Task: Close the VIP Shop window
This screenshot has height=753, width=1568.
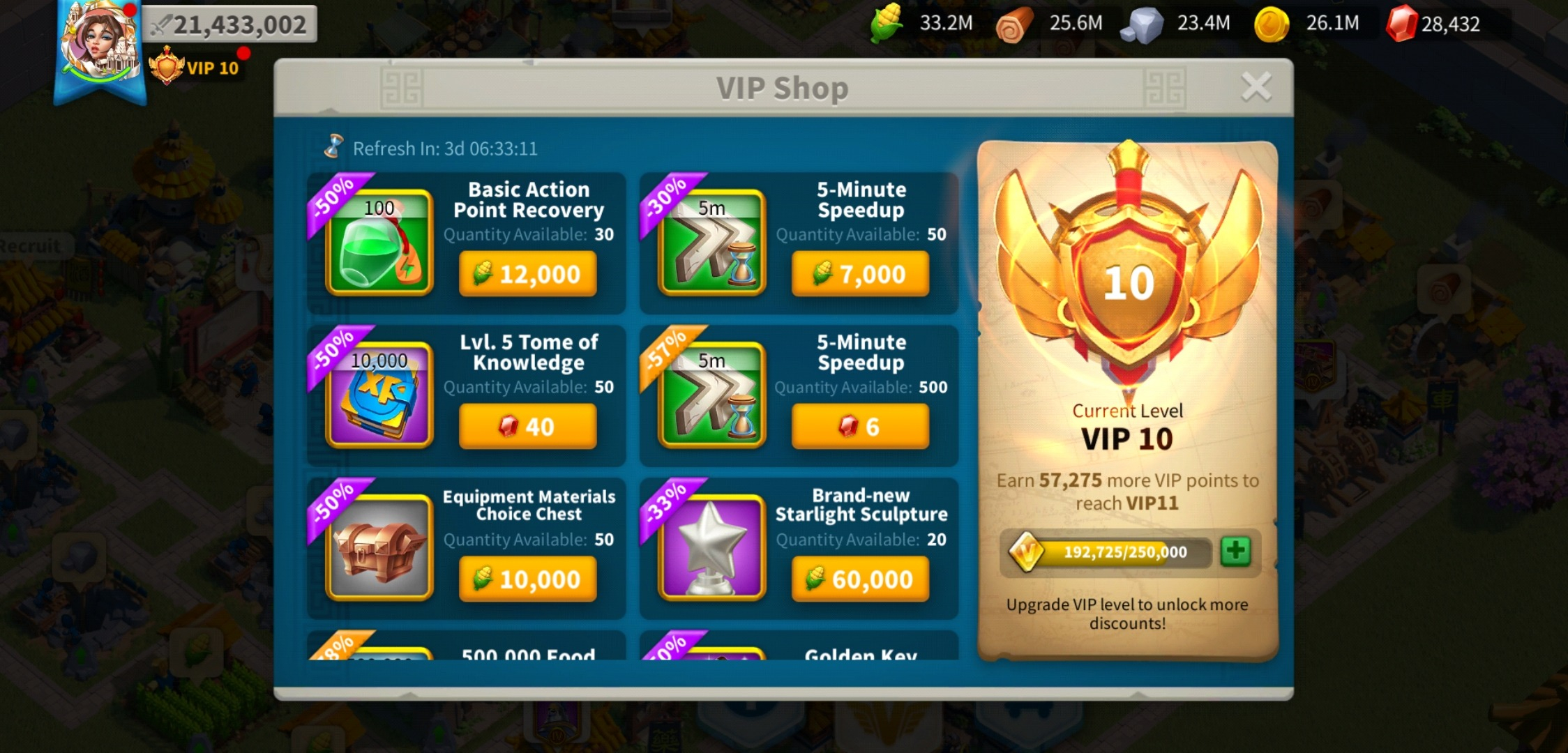Action: coord(1256,85)
